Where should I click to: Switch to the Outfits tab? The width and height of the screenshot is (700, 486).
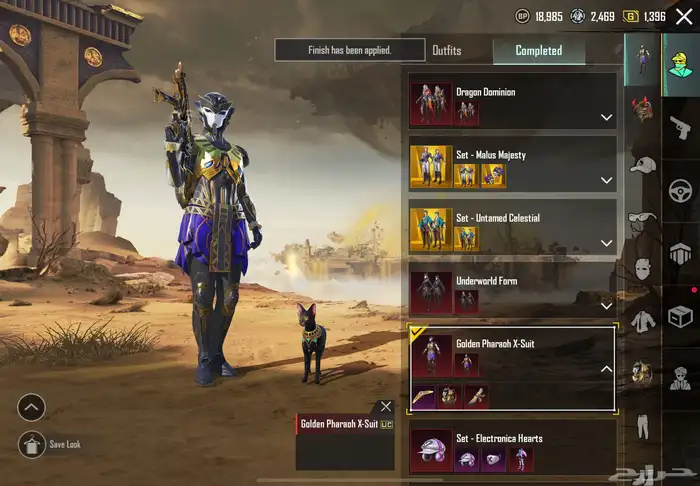[x=447, y=50]
